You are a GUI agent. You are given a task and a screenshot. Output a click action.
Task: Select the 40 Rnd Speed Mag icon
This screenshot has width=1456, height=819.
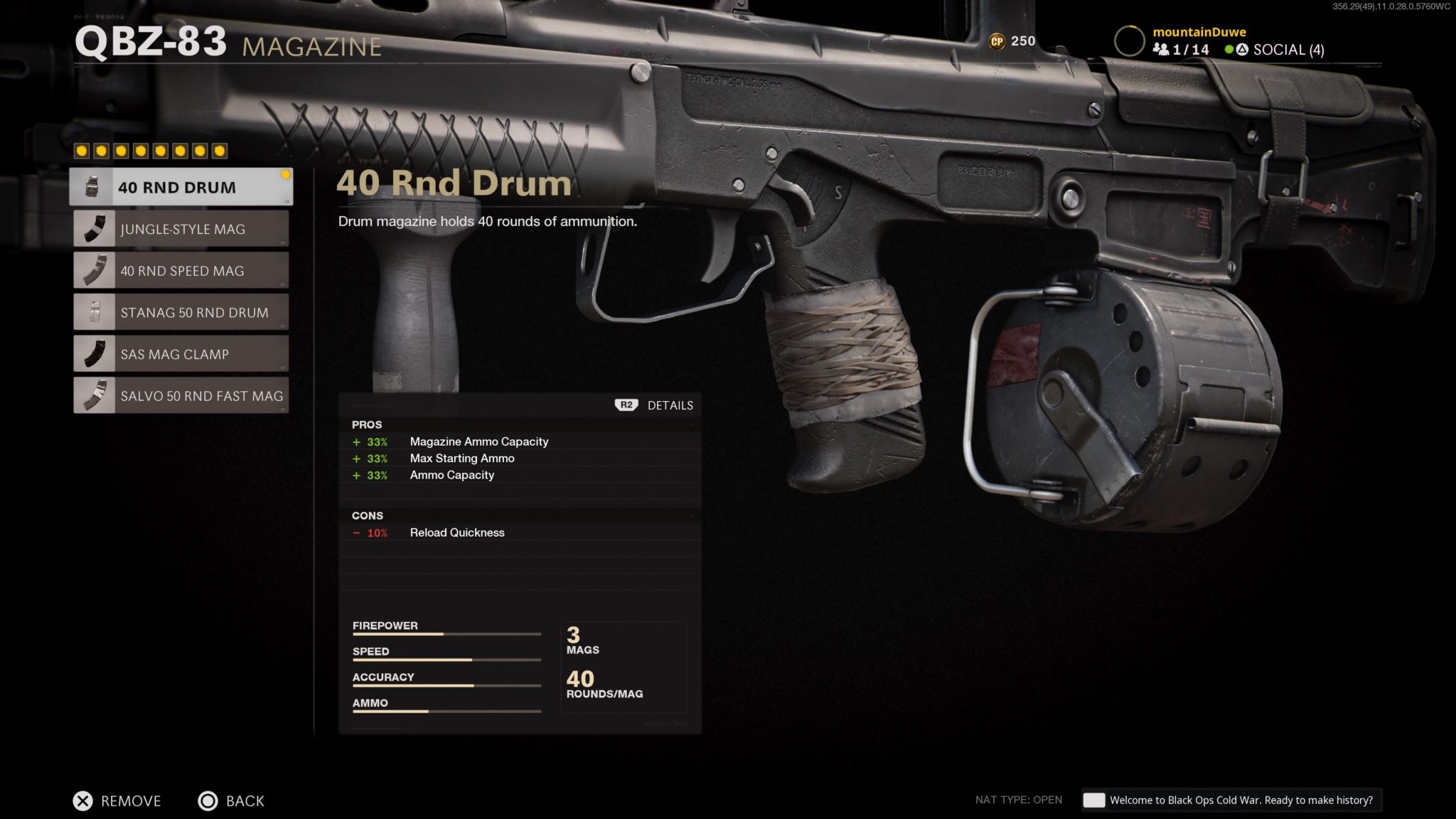[x=92, y=270]
